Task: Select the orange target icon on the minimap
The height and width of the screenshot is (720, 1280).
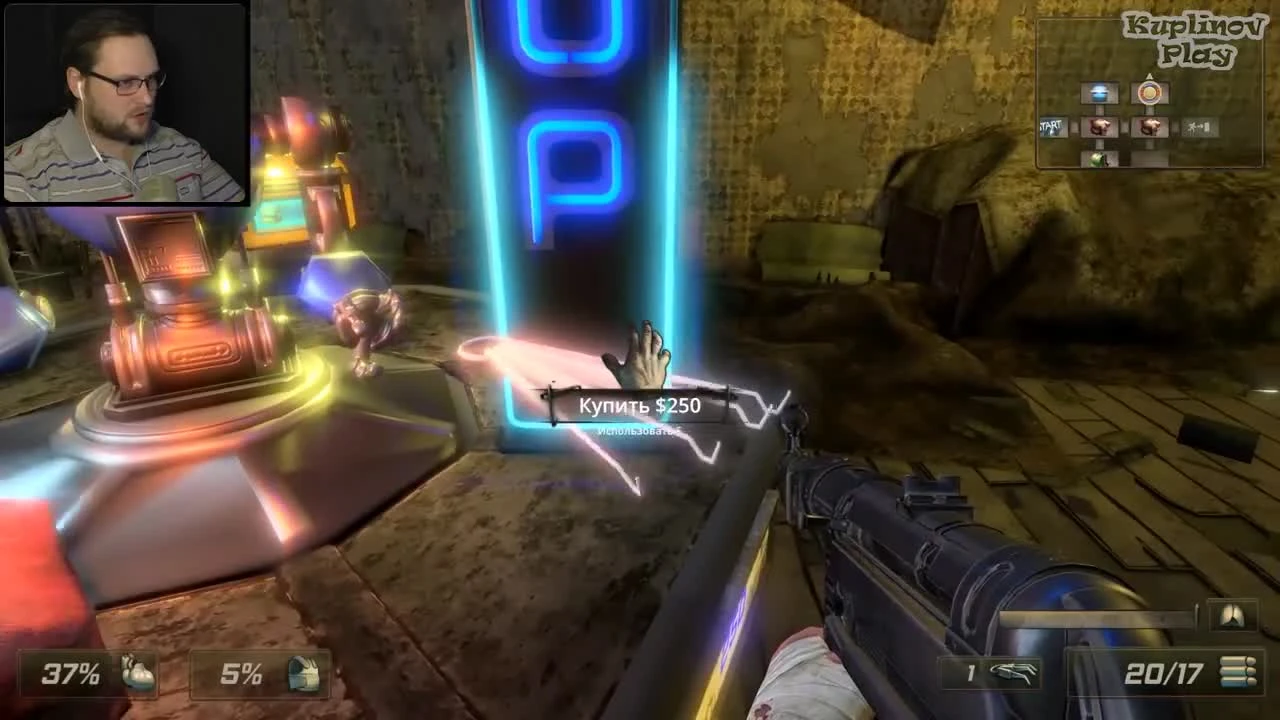Action: [1150, 93]
